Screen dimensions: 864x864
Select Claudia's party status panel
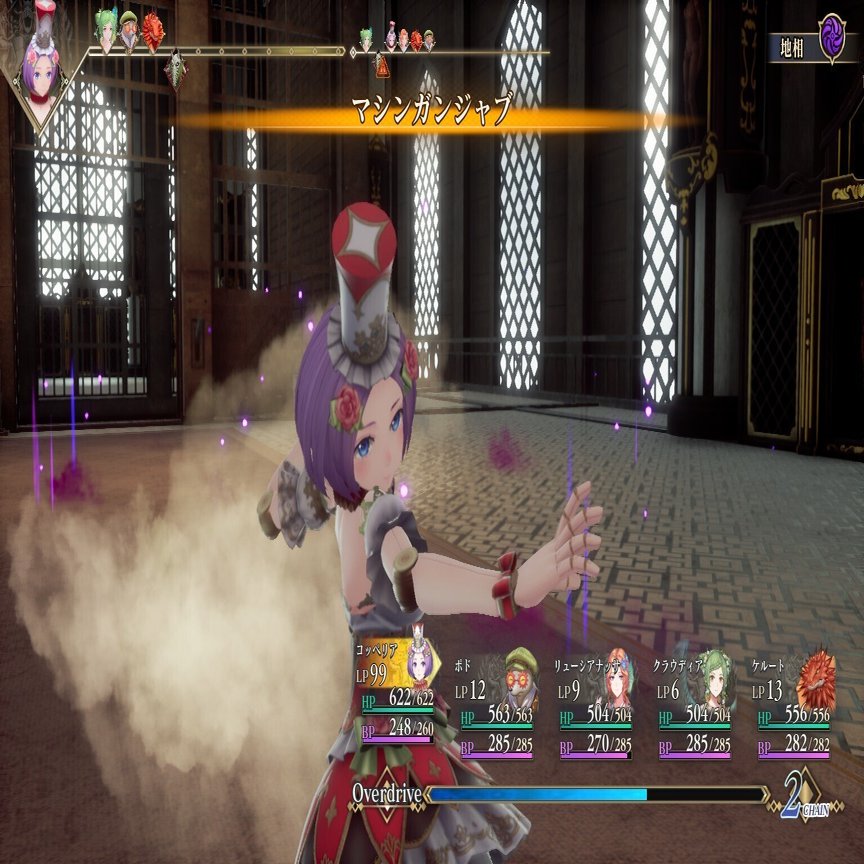696,707
